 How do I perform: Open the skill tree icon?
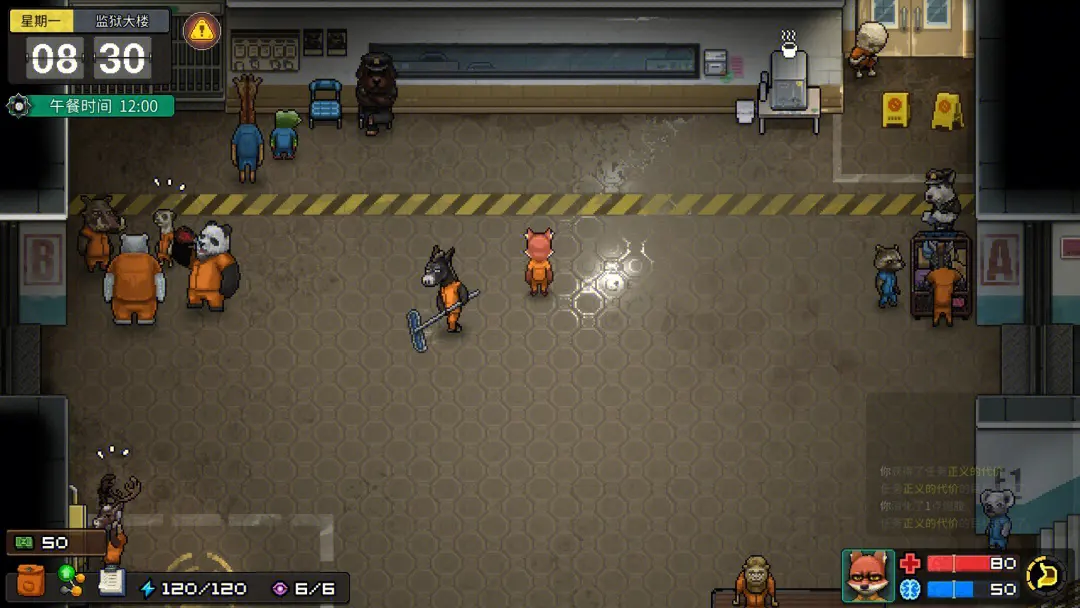[70, 581]
